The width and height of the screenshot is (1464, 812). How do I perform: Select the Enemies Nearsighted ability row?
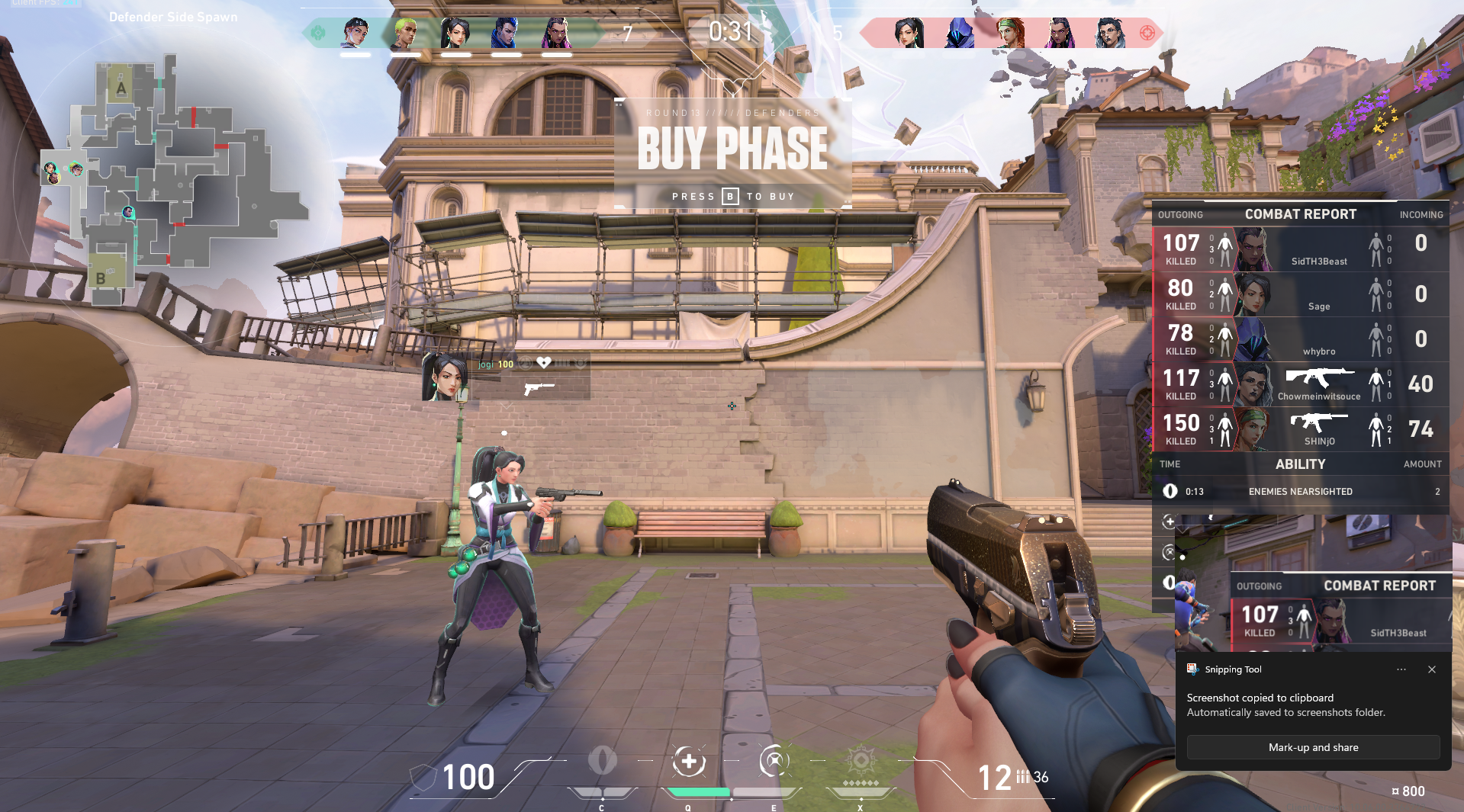tap(1300, 492)
